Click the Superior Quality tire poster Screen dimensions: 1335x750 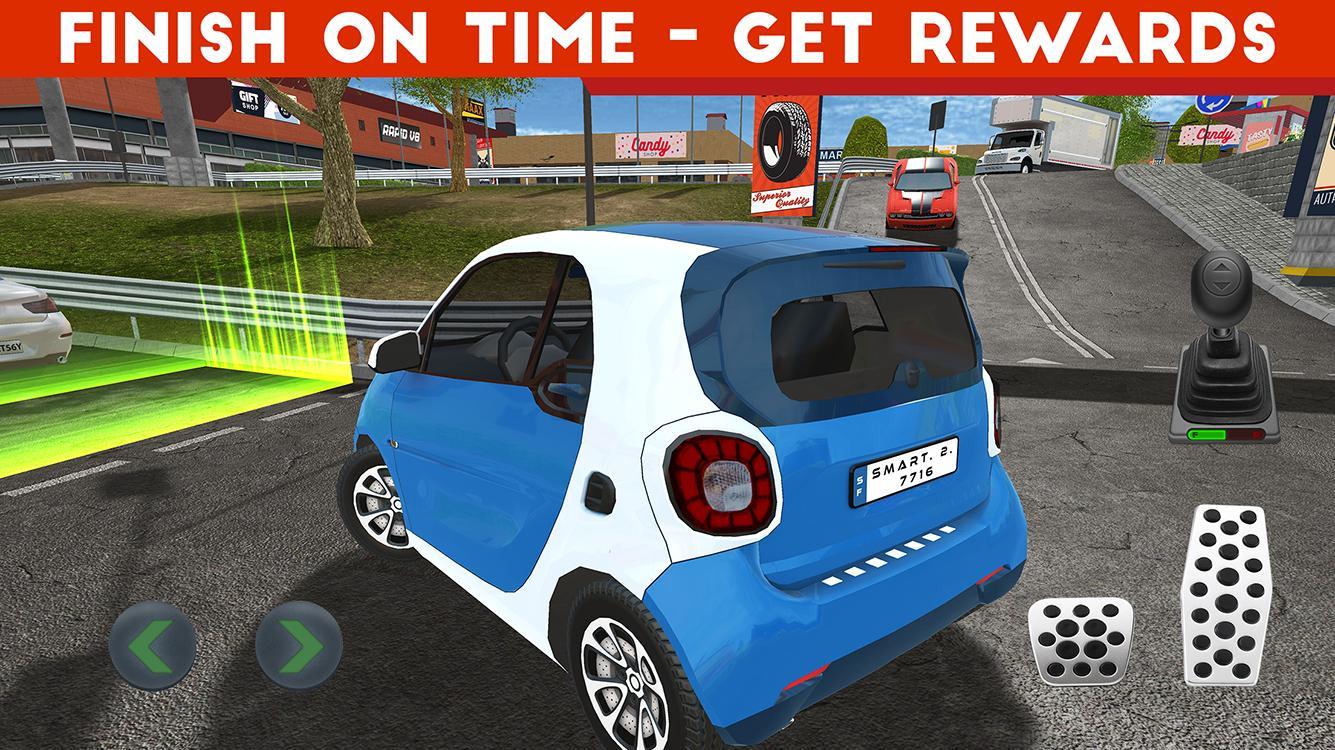tap(782, 160)
